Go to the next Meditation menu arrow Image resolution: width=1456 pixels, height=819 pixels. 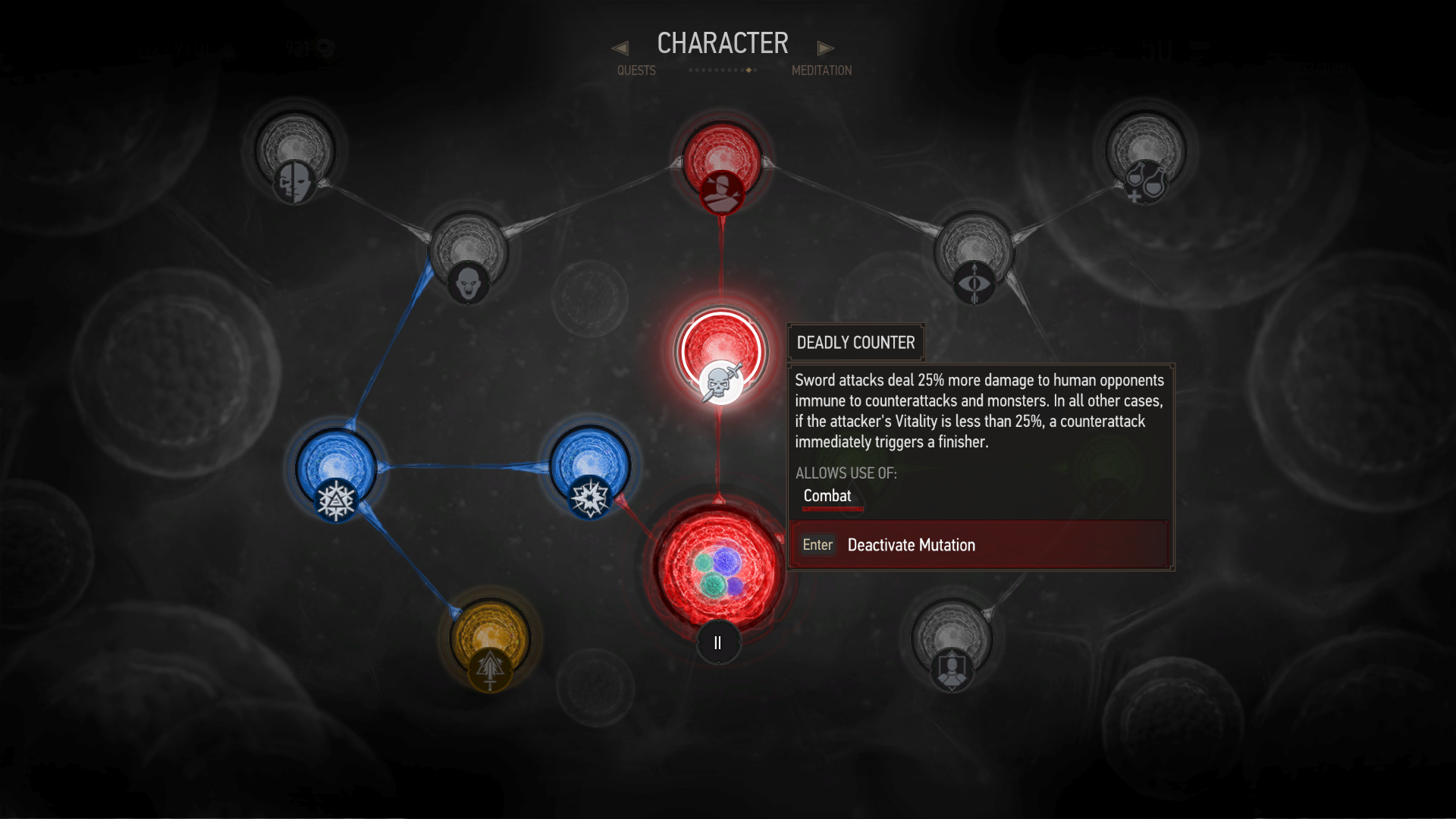[825, 49]
